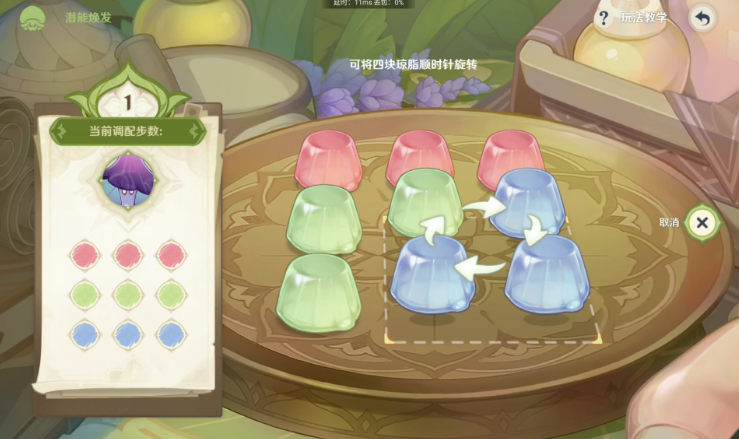Select the green jelly inside the dashed box

(x=424, y=200)
